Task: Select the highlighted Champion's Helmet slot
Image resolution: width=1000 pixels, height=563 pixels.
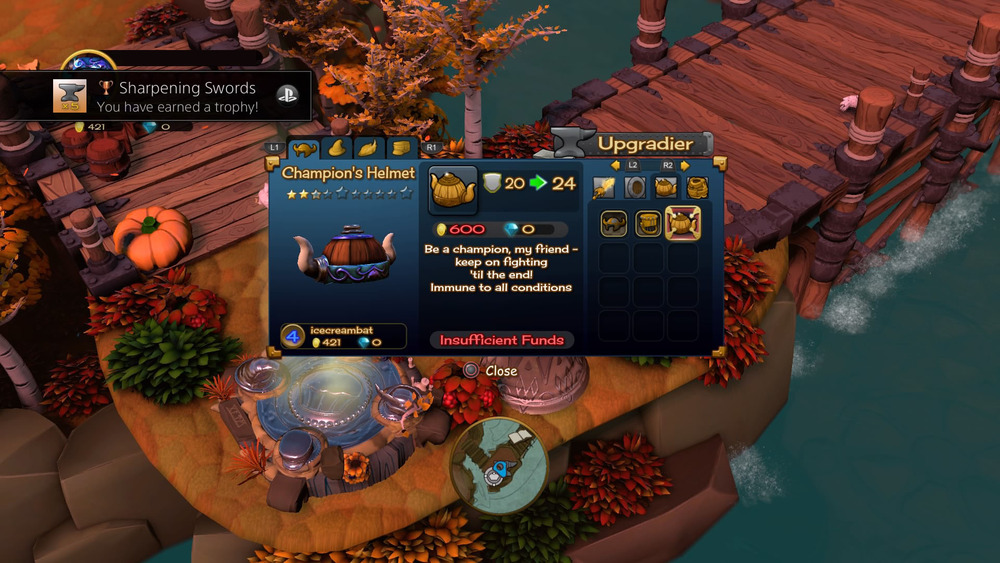Action: [683, 223]
